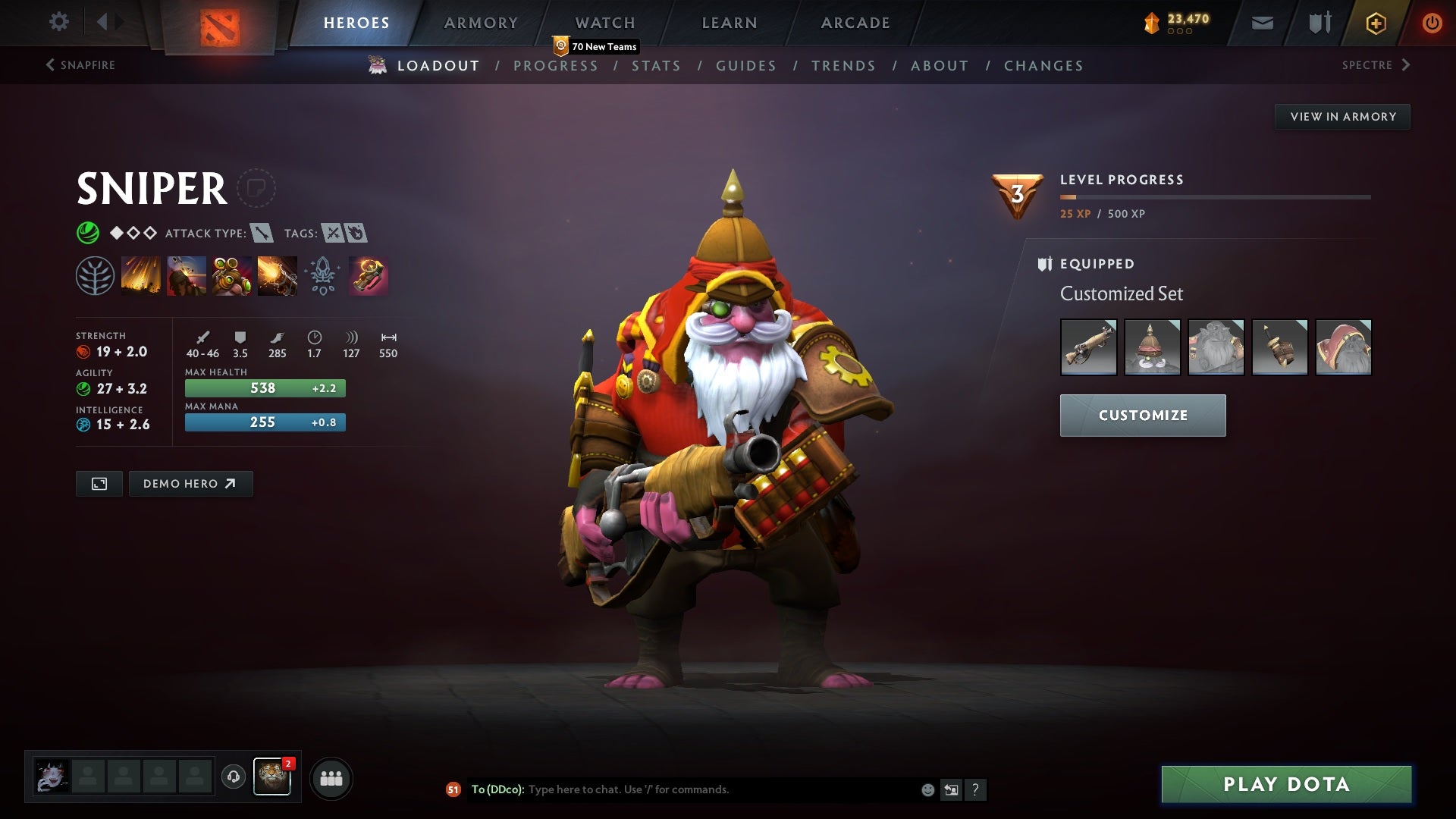Click the Take Aim ability icon
Viewport: 1456px width, 819px height.
click(x=232, y=275)
